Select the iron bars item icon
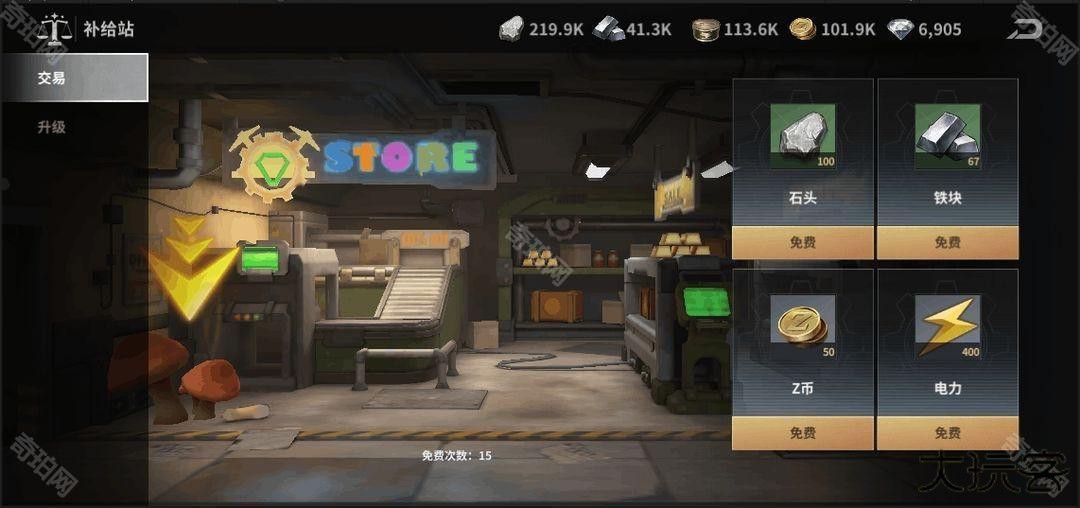Screen dimensions: 1080x508 pyautogui.click(x=947, y=136)
